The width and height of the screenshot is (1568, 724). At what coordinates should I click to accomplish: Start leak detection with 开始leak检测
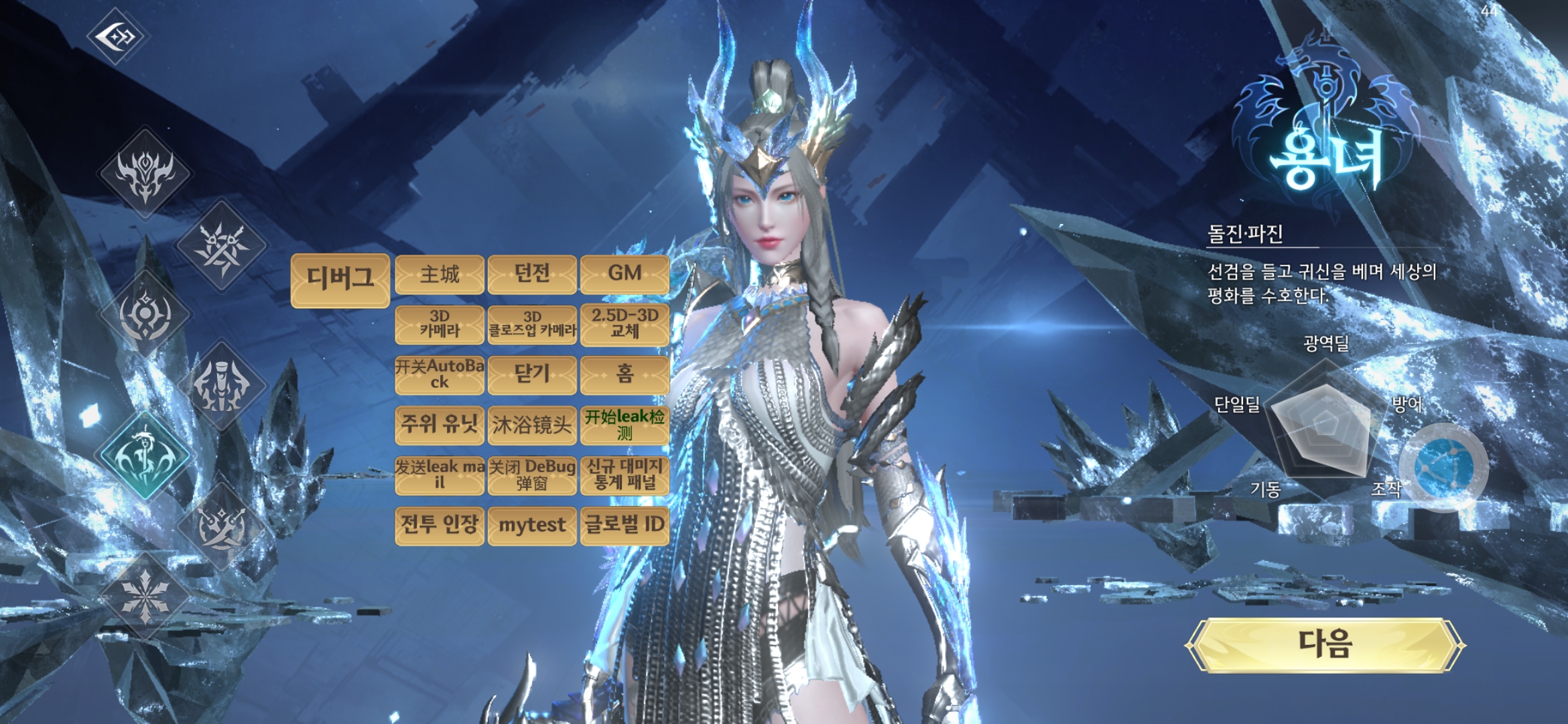point(625,425)
